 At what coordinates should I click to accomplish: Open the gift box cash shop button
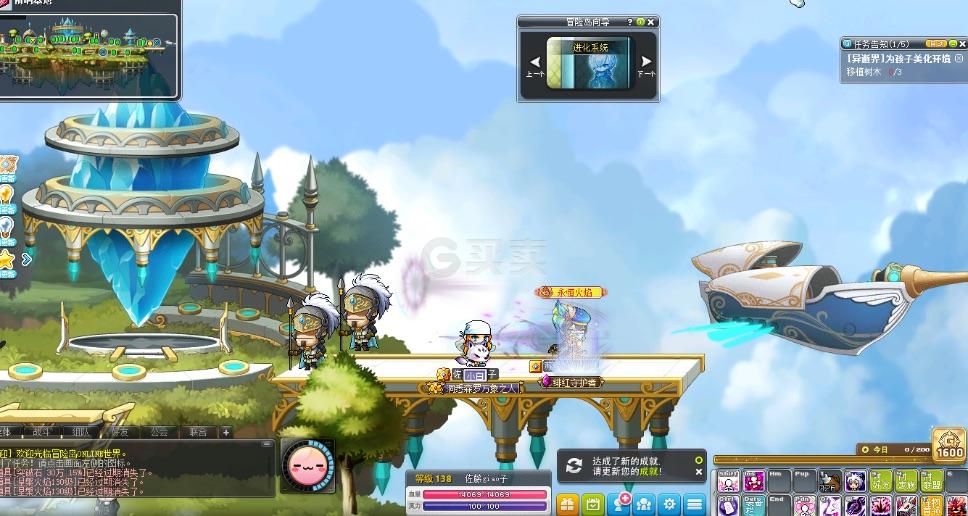567,504
